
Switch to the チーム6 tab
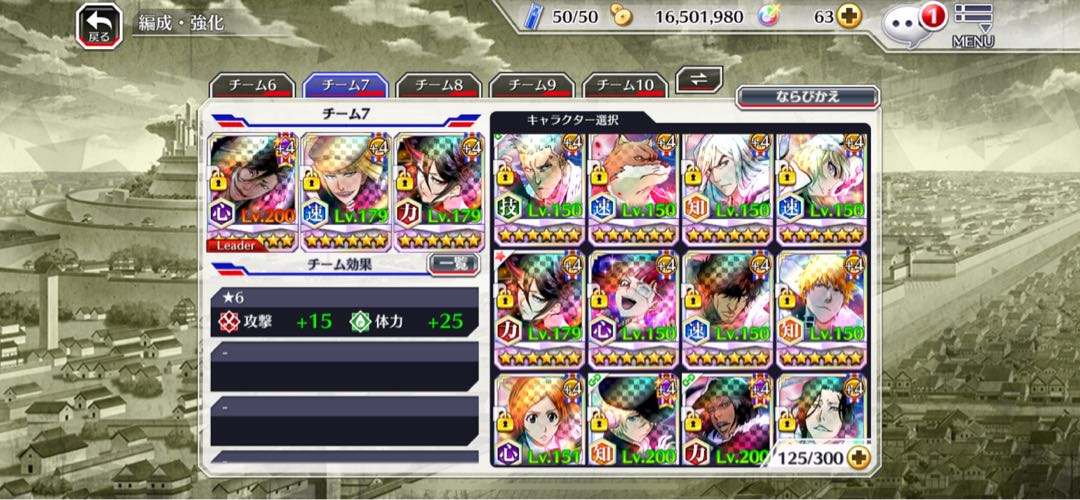pos(255,85)
